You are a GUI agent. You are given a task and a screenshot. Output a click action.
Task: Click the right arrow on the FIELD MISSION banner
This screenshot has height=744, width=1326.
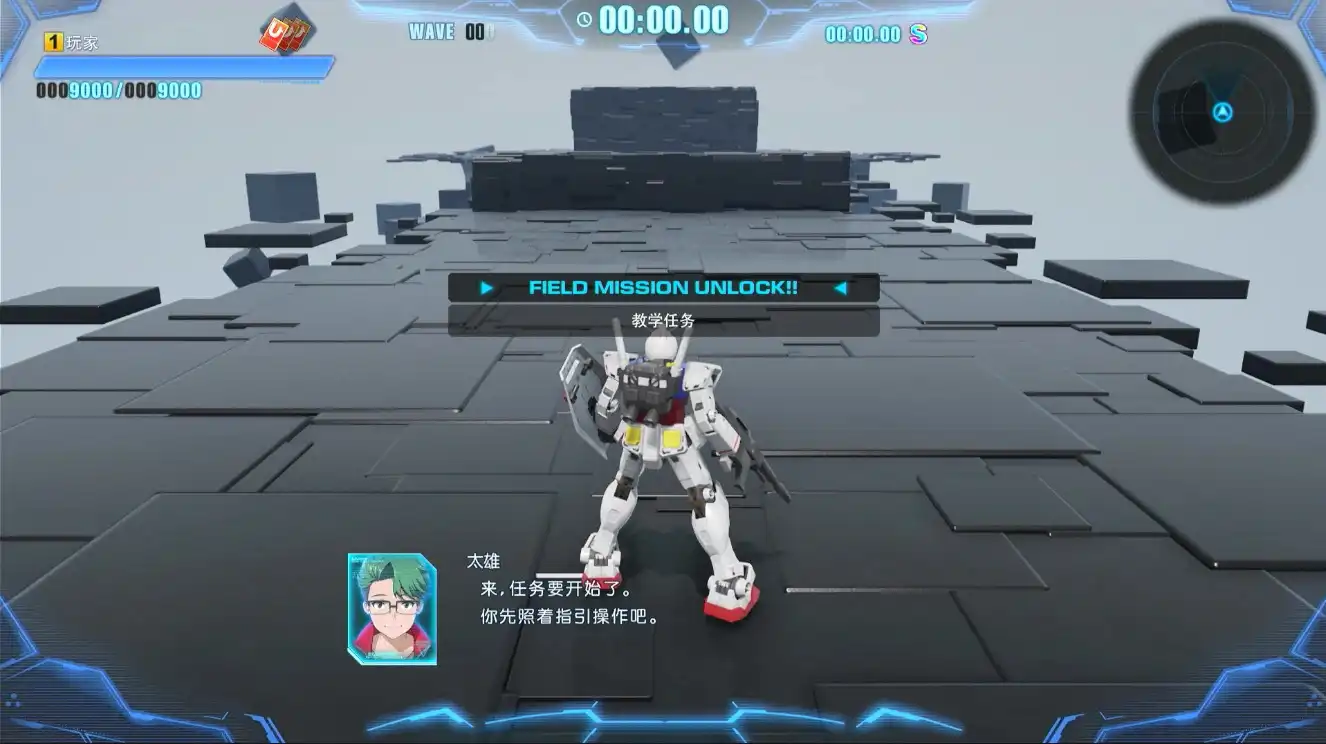point(838,289)
